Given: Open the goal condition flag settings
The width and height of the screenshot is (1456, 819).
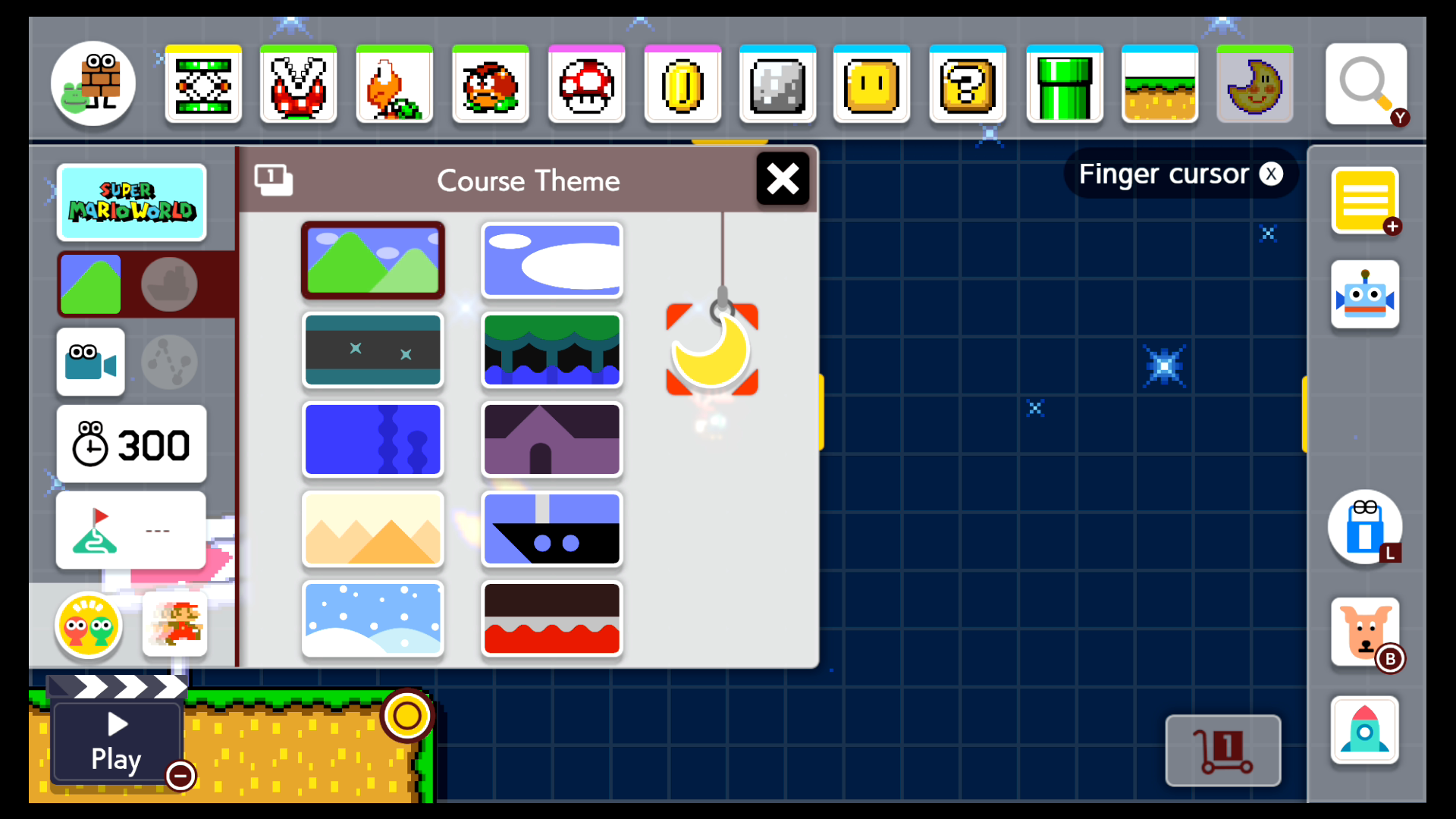Looking at the screenshot, I should pos(130,529).
